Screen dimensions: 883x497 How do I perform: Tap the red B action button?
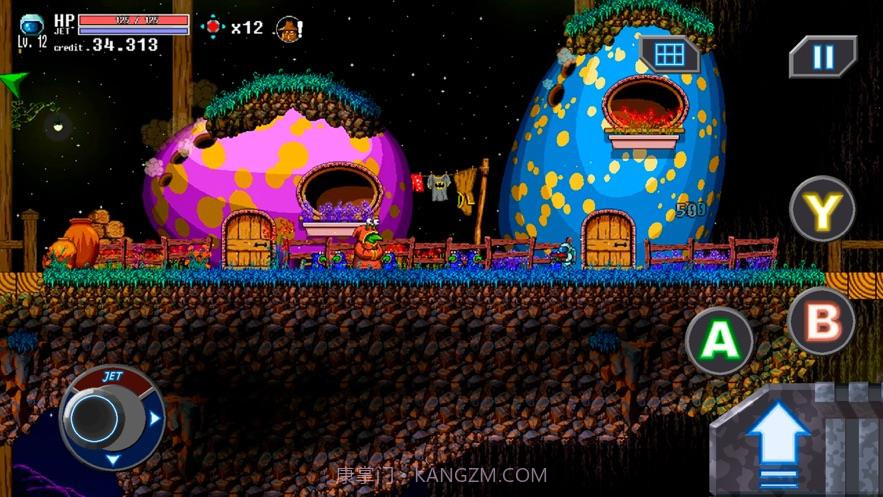click(821, 322)
